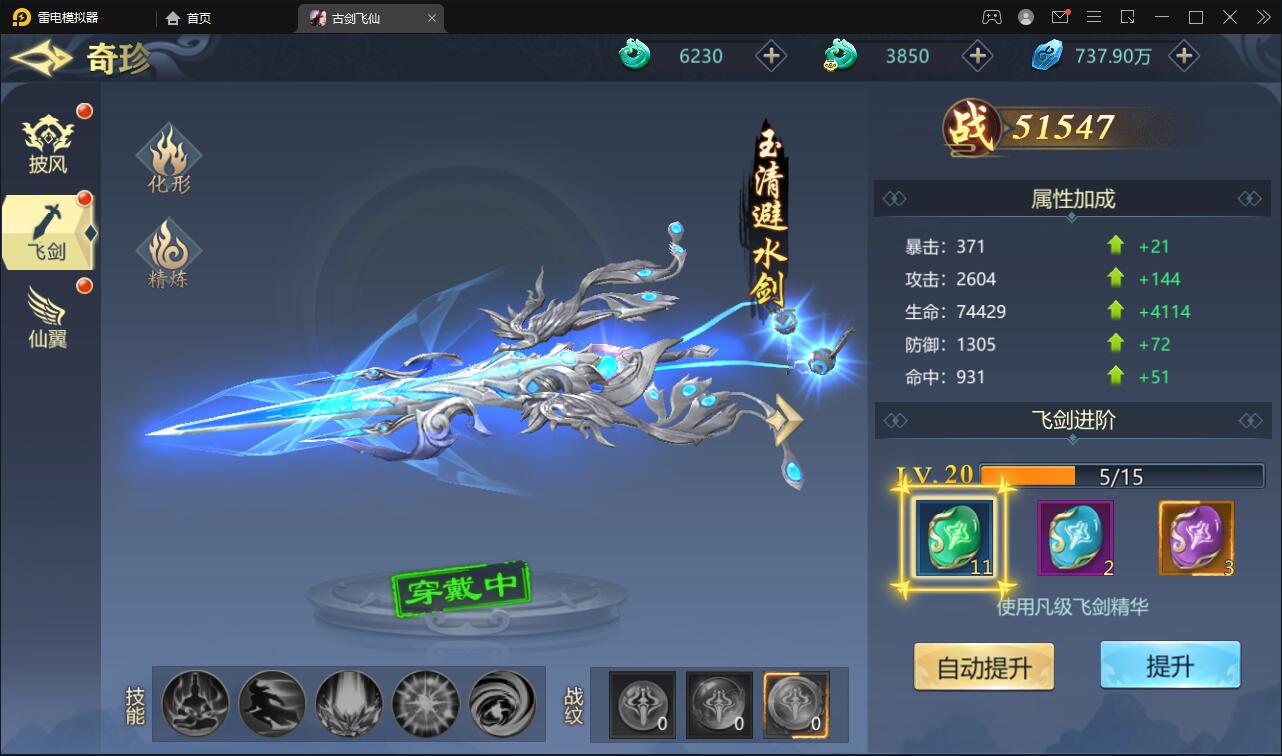Click the 精炼 refinement icon
Screen dimensions: 1282x756
pos(168,252)
